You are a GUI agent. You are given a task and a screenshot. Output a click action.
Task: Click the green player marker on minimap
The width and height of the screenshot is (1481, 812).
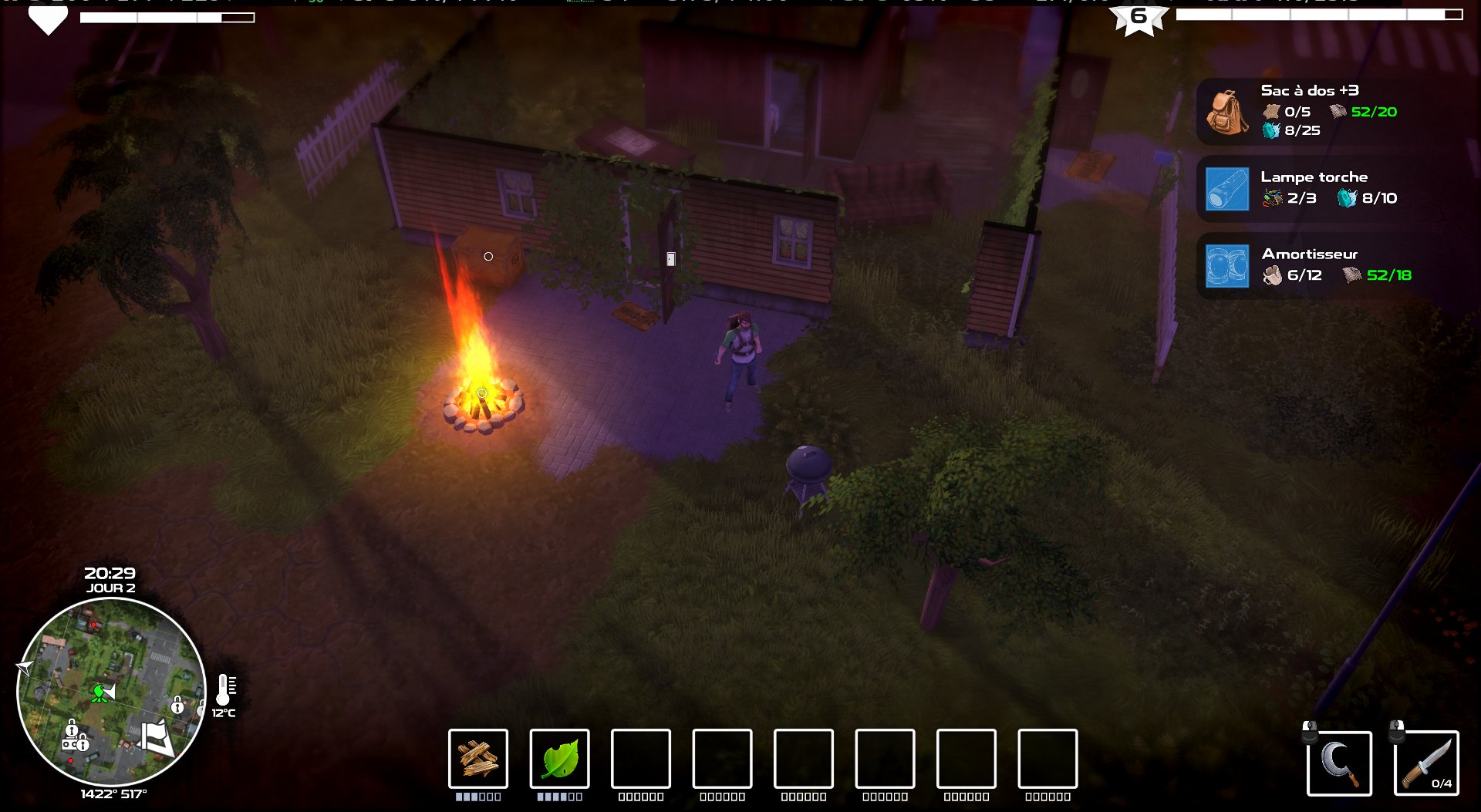[100, 692]
